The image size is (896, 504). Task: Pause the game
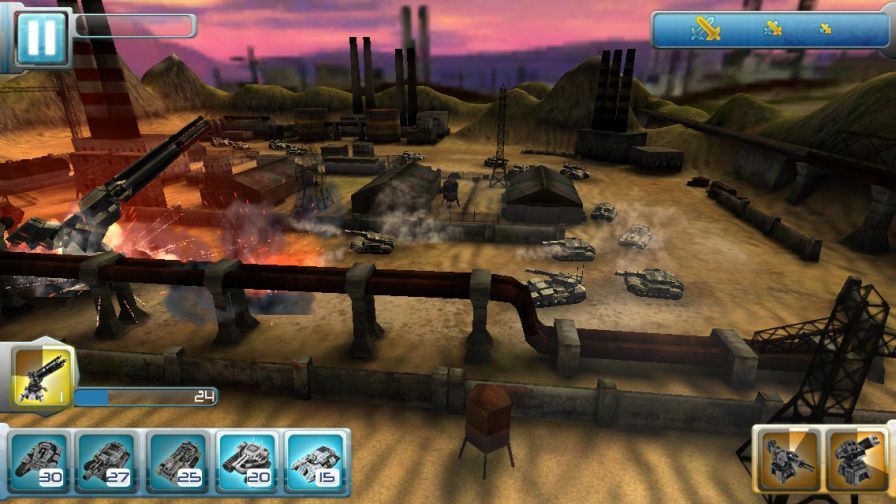[x=42, y=38]
